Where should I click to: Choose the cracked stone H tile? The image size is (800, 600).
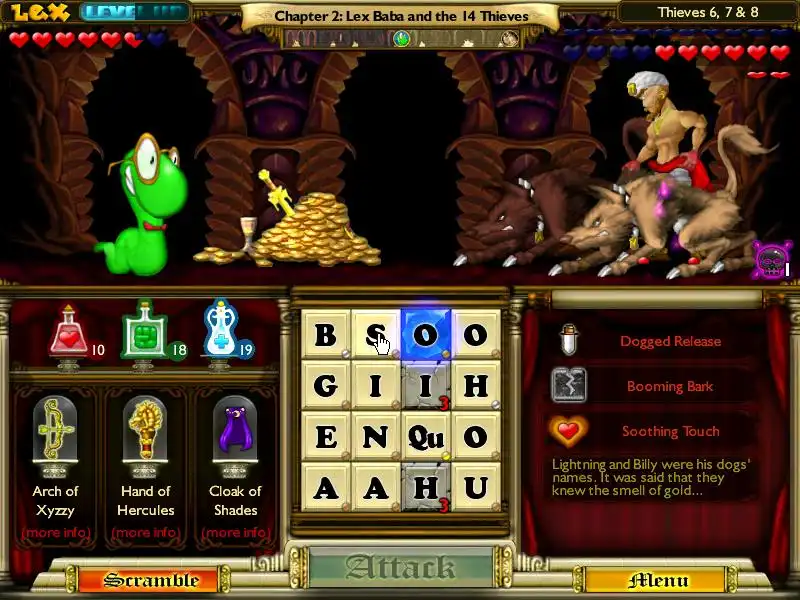click(426, 488)
